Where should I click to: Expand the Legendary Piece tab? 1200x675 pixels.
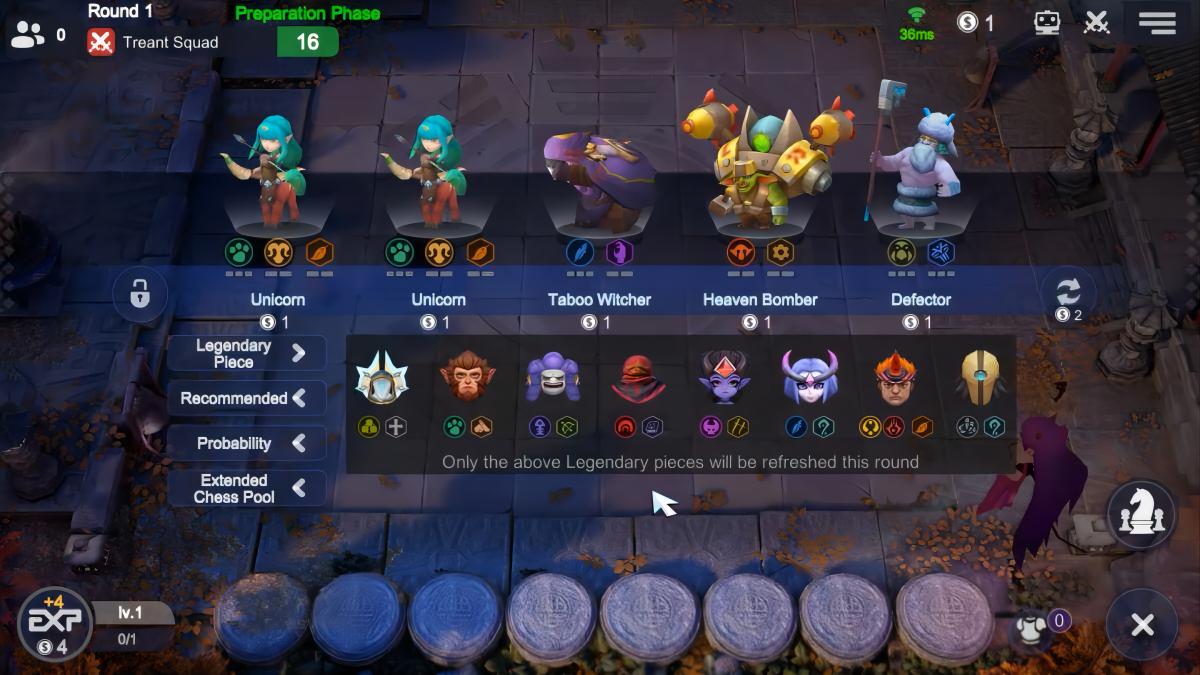[x=247, y=353]
